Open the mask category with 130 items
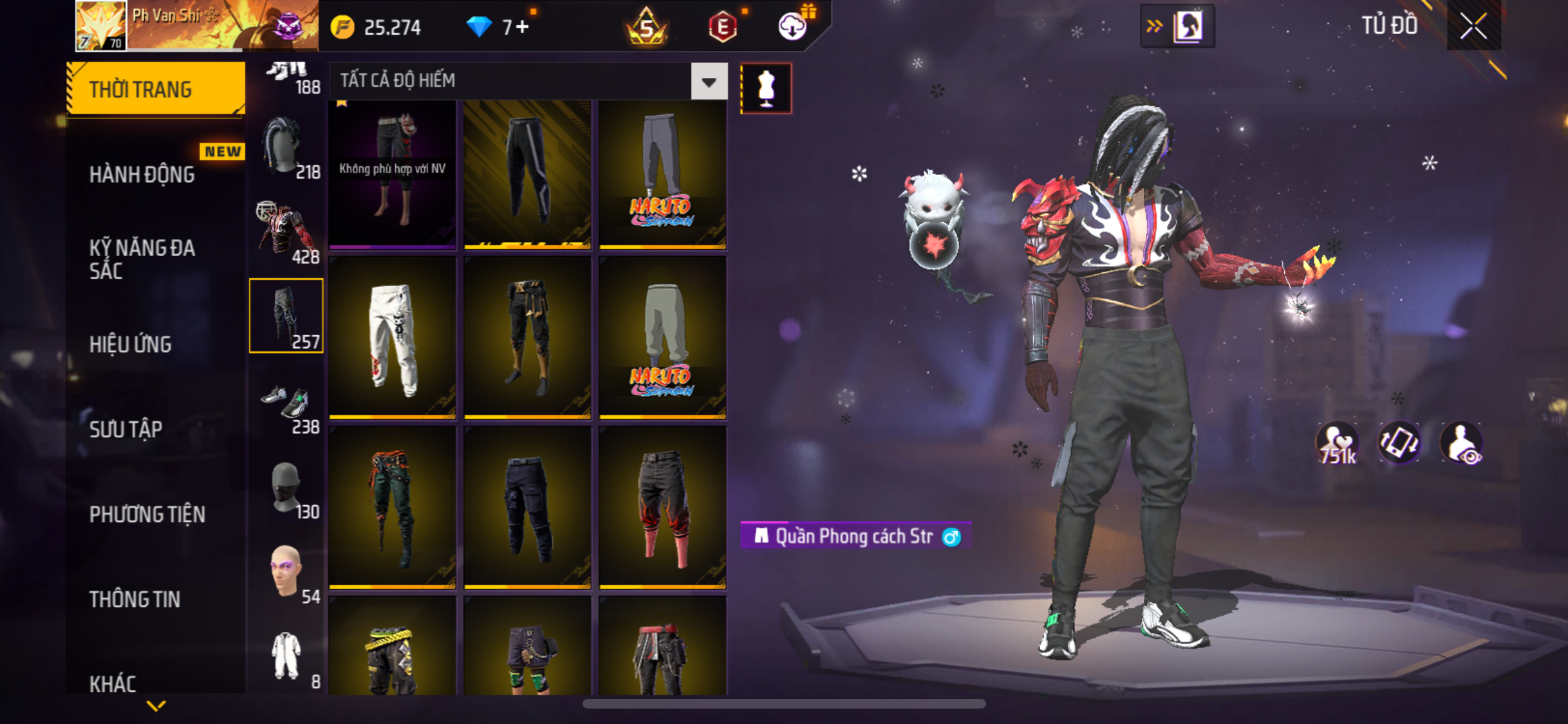Screen dimensions: 1568x724 coord(286,488)
